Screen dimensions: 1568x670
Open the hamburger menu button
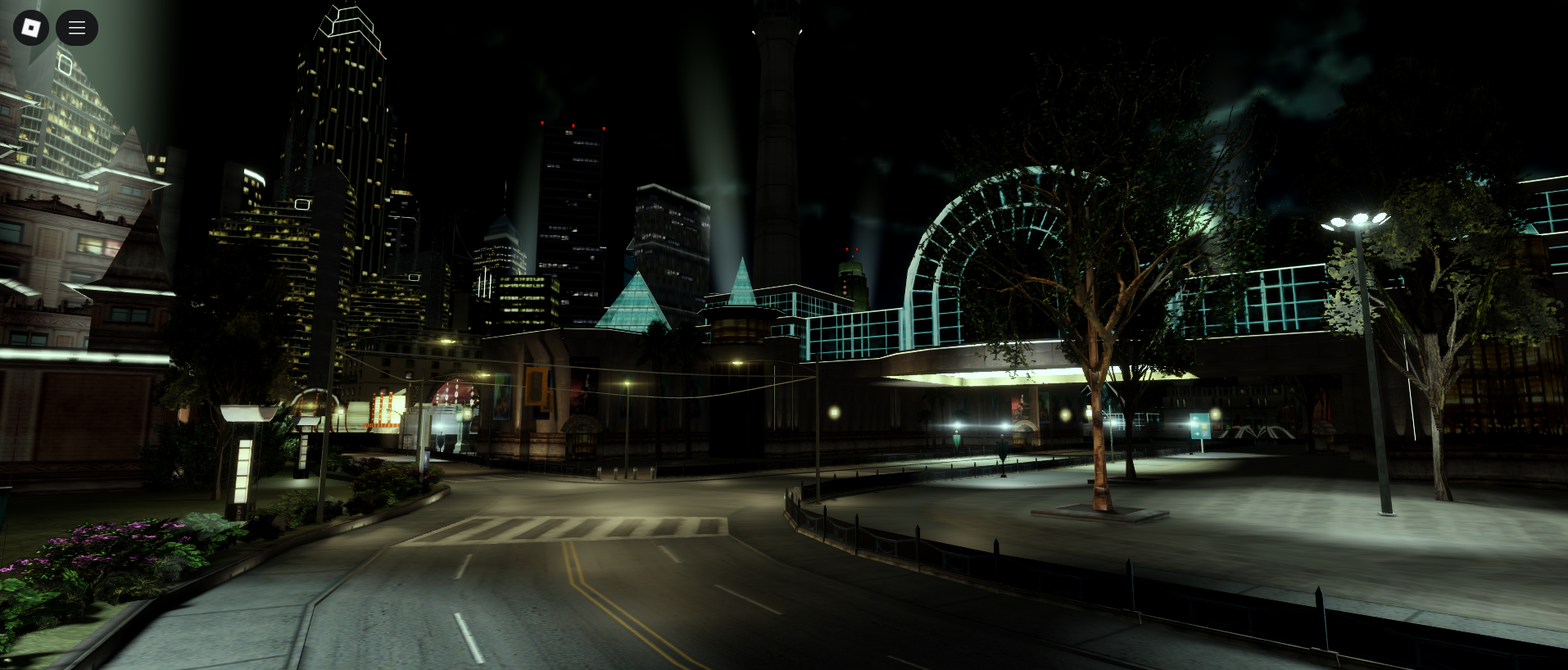pos(77,28)
